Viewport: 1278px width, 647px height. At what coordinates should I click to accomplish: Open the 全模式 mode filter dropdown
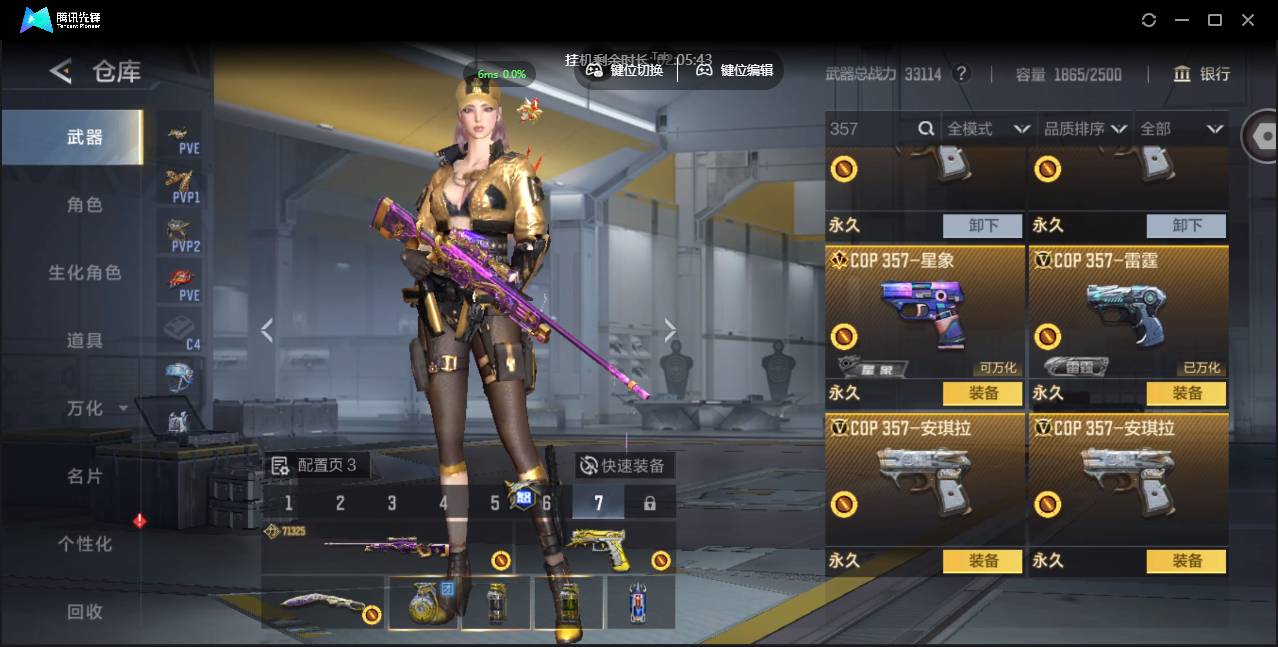[x=987, y=129]
